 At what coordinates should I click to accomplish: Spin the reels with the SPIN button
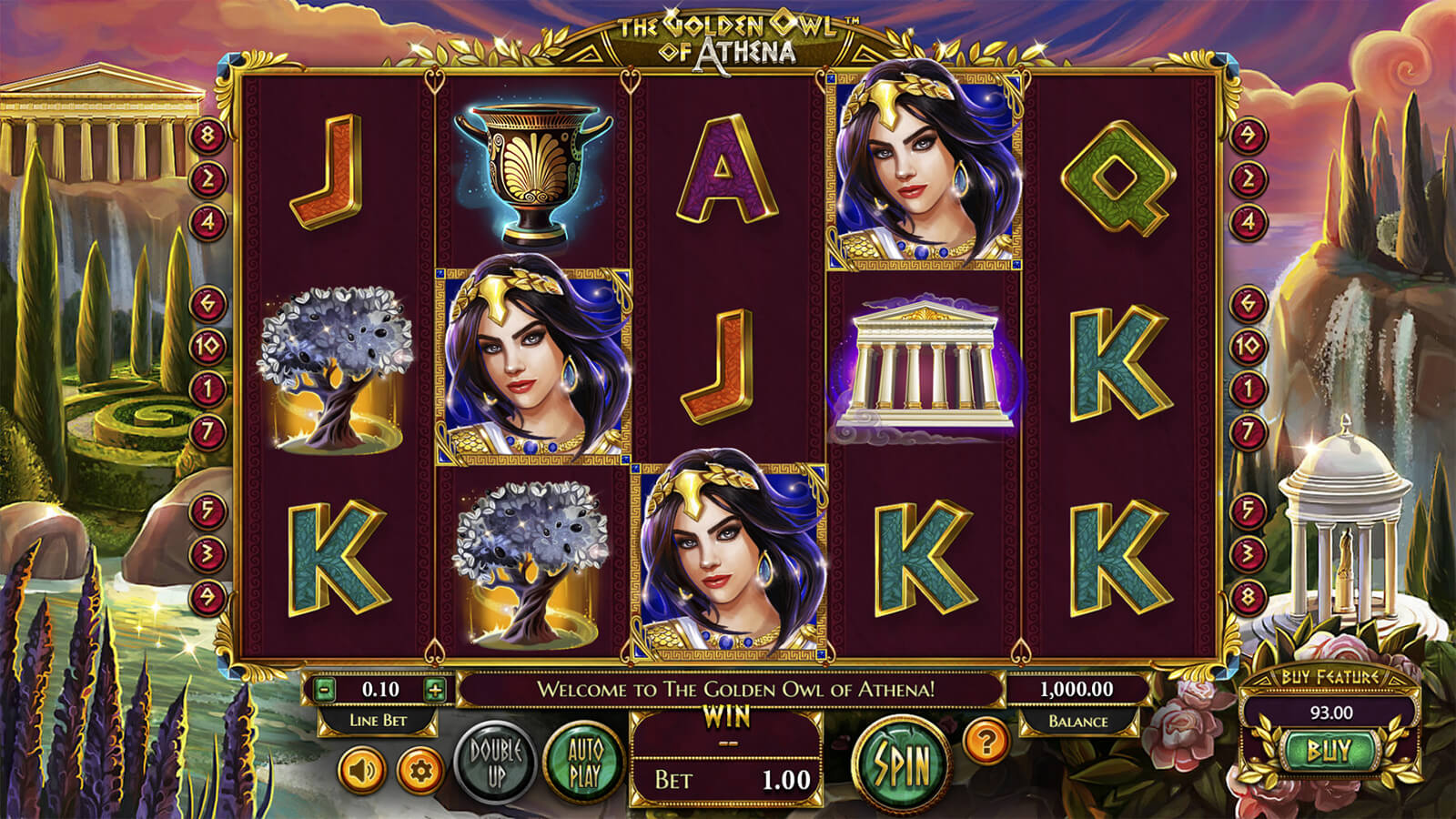902,763
